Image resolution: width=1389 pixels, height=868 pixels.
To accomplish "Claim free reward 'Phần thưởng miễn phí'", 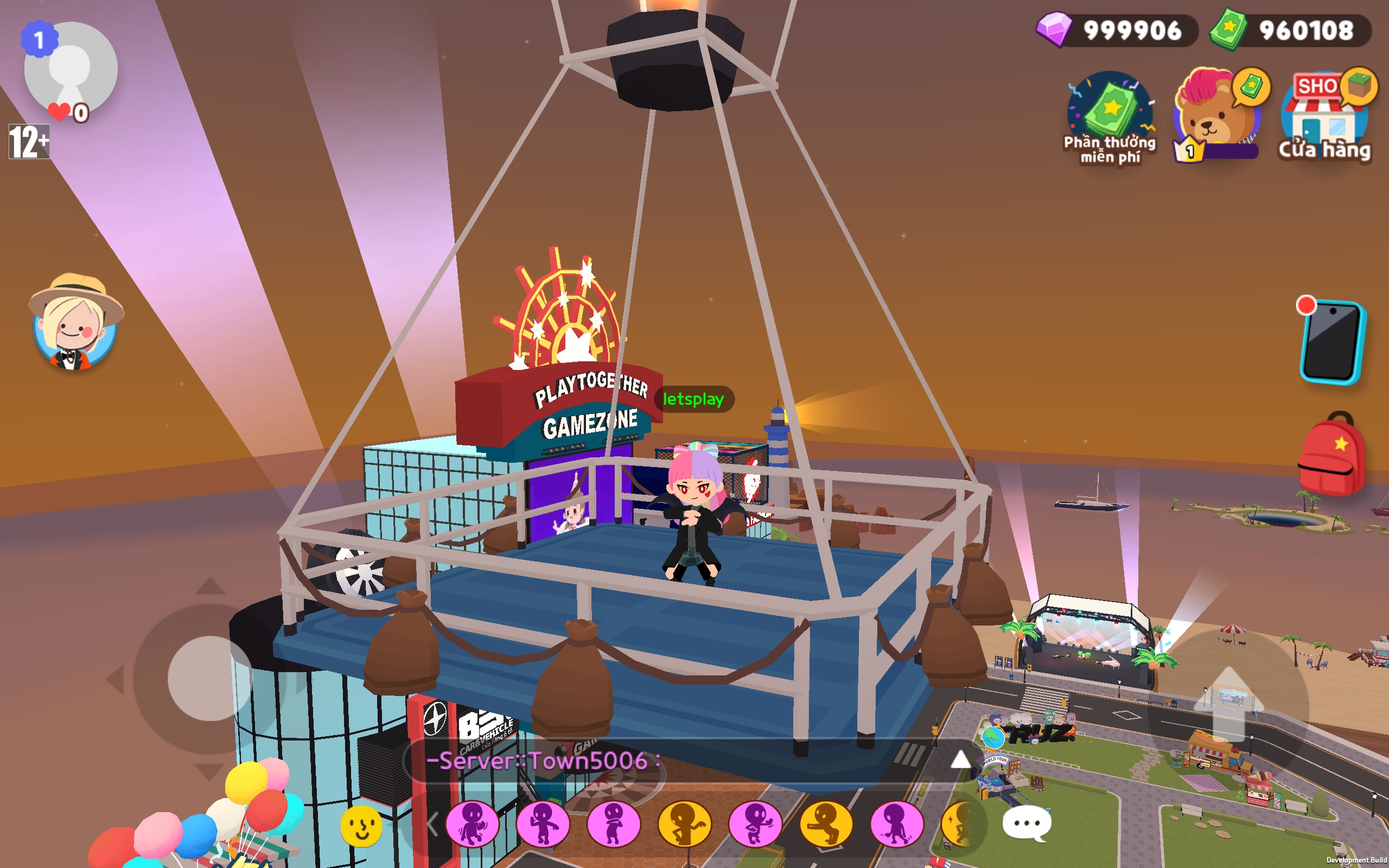I will pyautogui.click(x=1110, y=118).
